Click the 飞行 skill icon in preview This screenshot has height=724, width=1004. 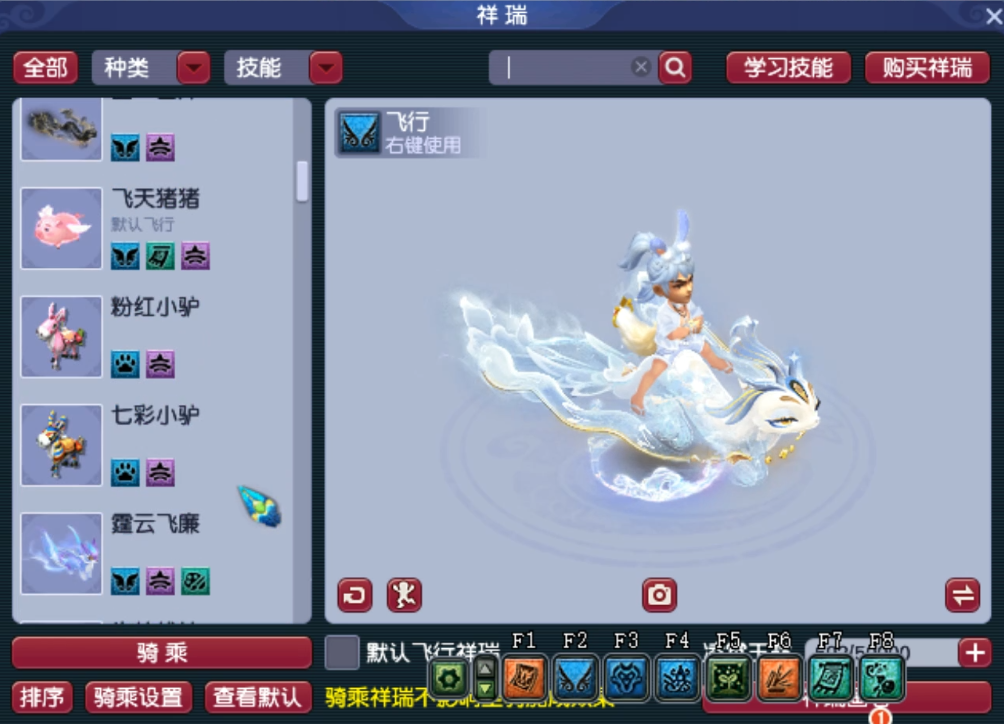coord(359,132)
